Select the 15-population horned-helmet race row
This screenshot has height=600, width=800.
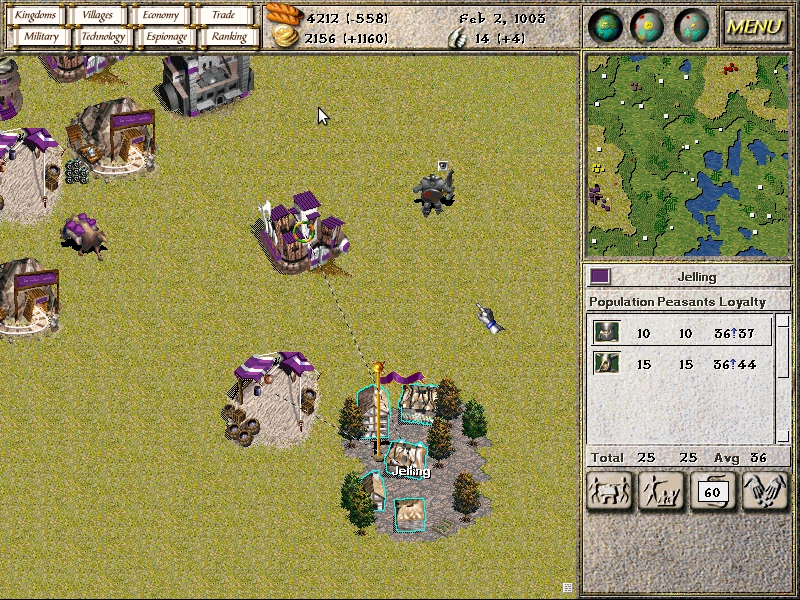tap(680, 364)
